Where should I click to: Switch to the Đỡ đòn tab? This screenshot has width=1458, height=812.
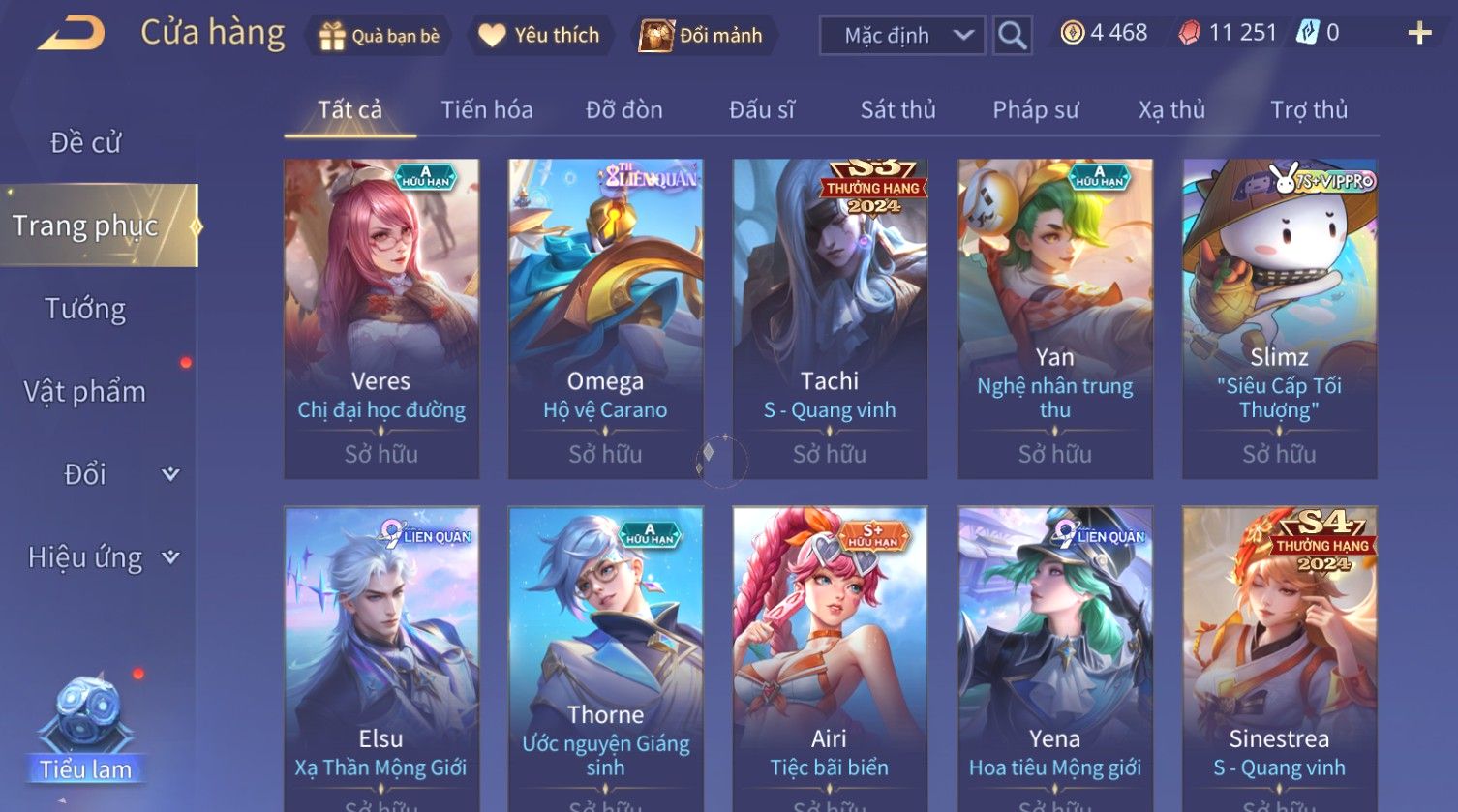(624, 110)
